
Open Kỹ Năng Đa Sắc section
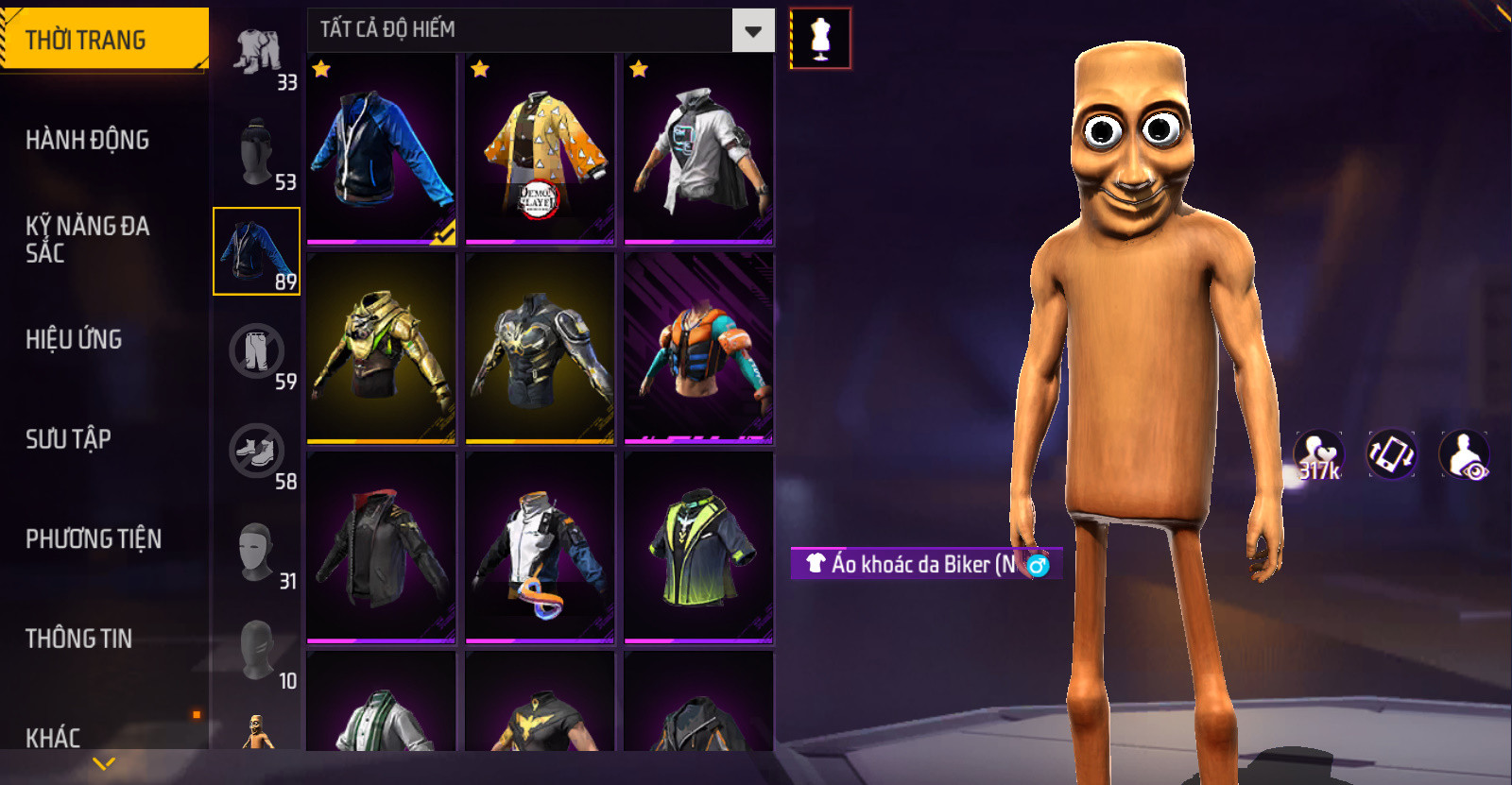[88, 239]
